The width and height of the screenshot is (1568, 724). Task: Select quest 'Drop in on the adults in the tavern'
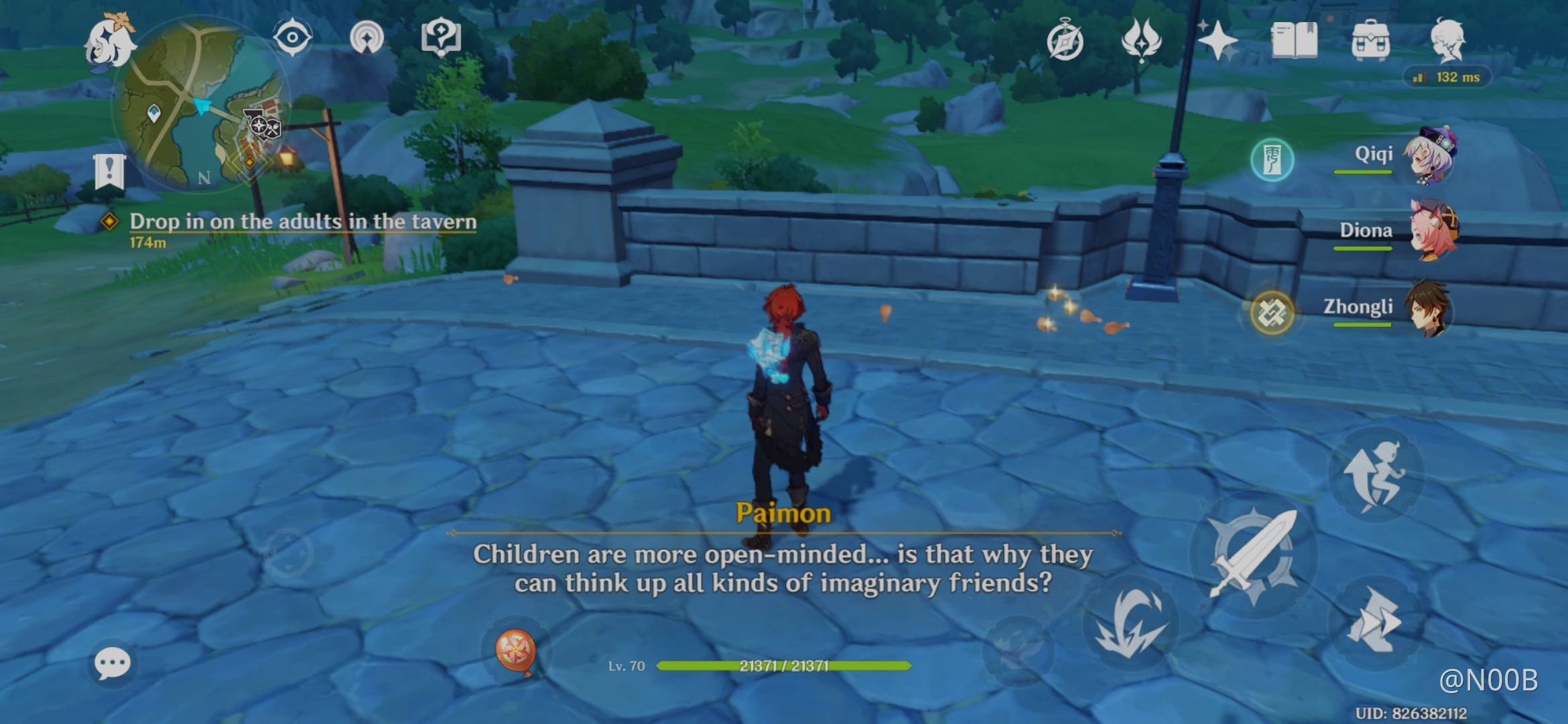coord(302,221)
